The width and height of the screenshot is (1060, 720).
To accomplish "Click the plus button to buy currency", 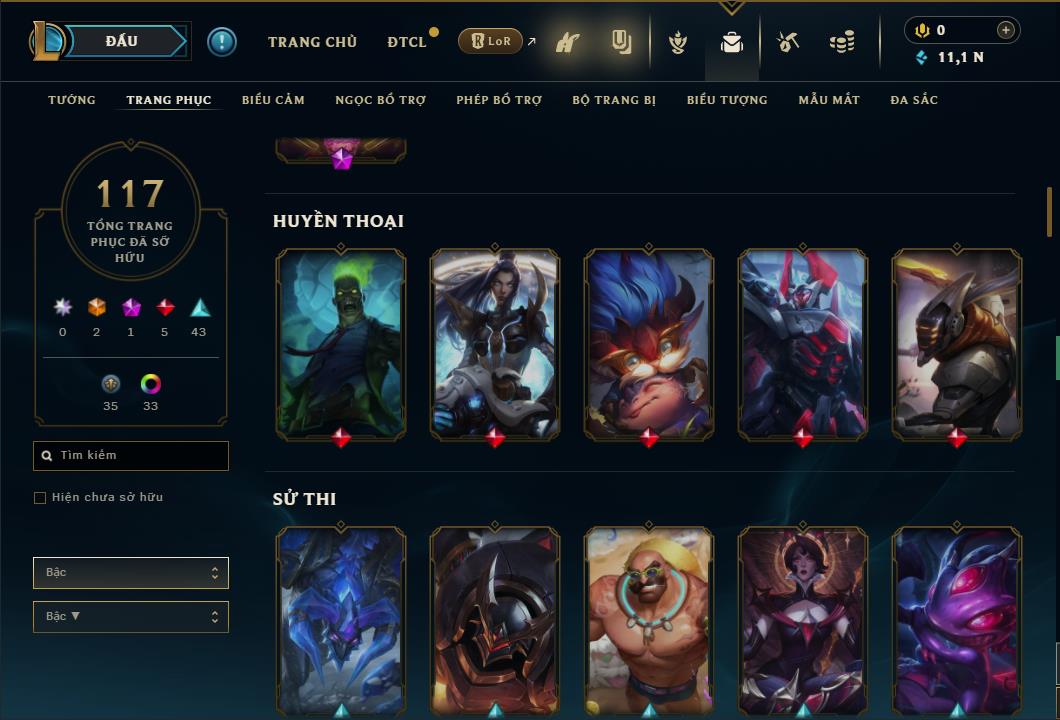I will 1006,30.
